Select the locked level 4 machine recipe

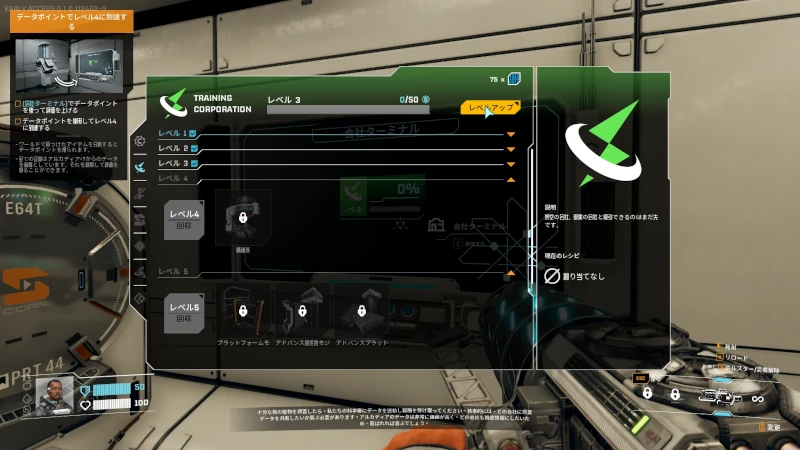coord(243,217)
